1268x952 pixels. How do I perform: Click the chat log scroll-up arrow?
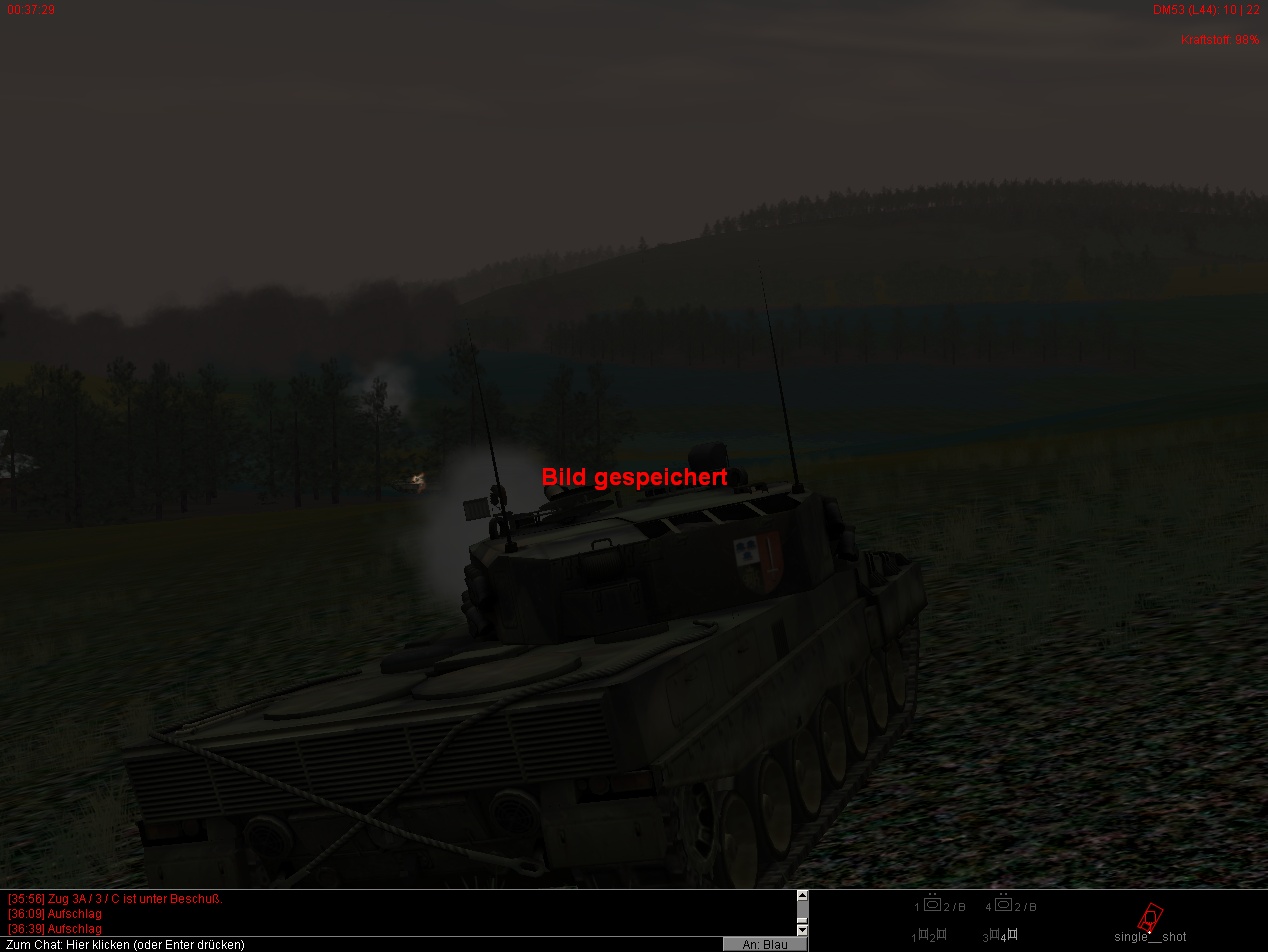pos(802,896)
